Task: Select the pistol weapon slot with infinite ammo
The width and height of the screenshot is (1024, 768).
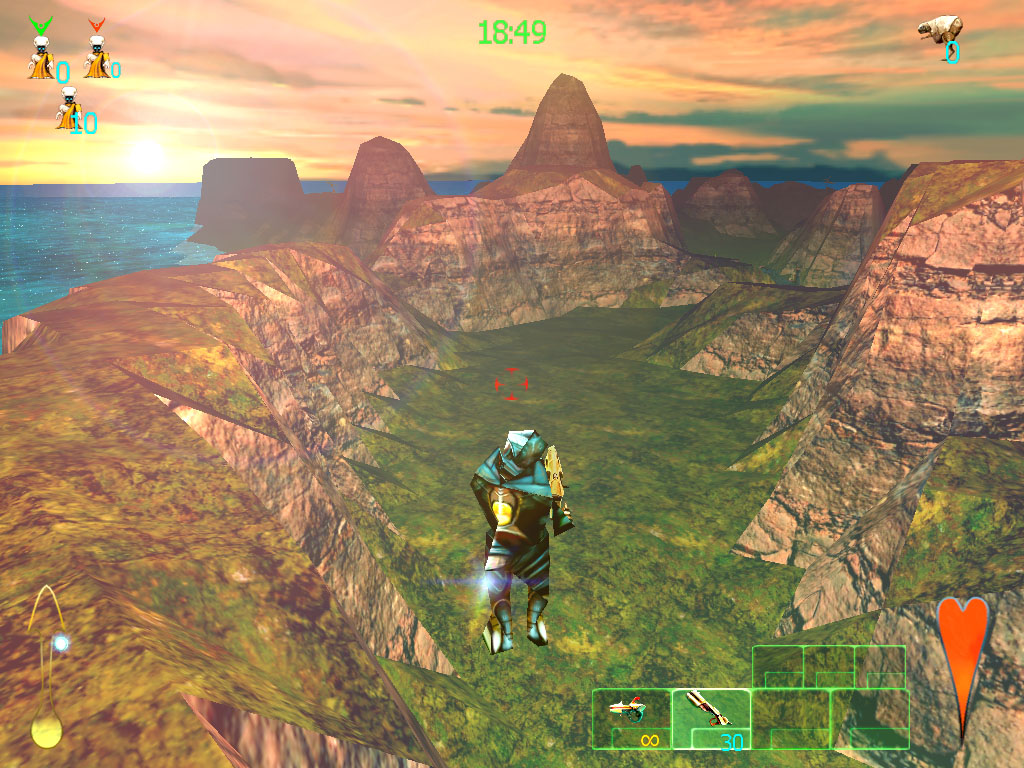Action: click(x=631, y=718)
